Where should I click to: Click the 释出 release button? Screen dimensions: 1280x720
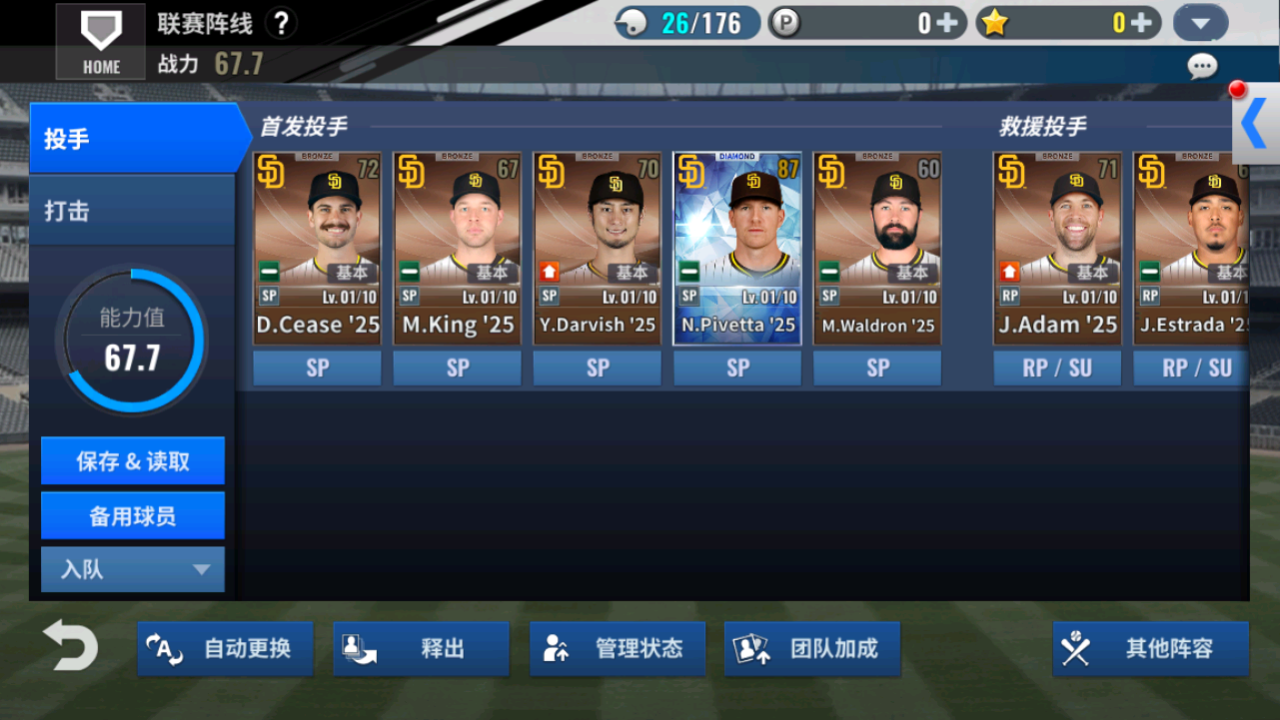[x=421, y=649]
